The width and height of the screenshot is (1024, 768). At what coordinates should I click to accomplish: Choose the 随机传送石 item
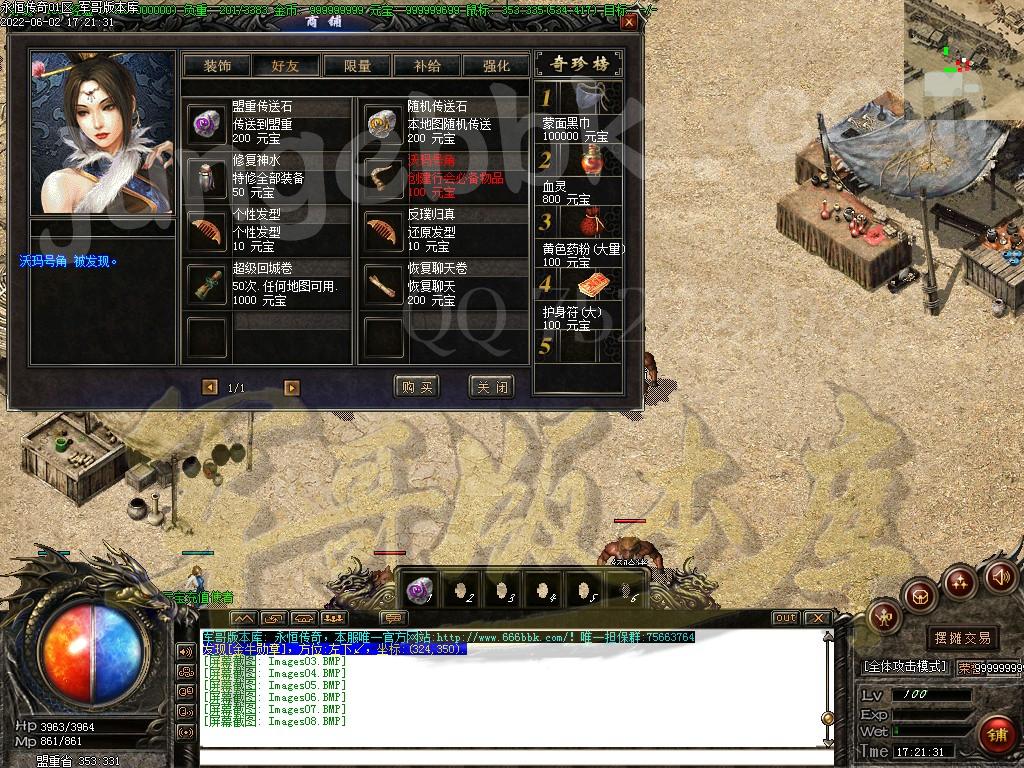pos(383,123)
